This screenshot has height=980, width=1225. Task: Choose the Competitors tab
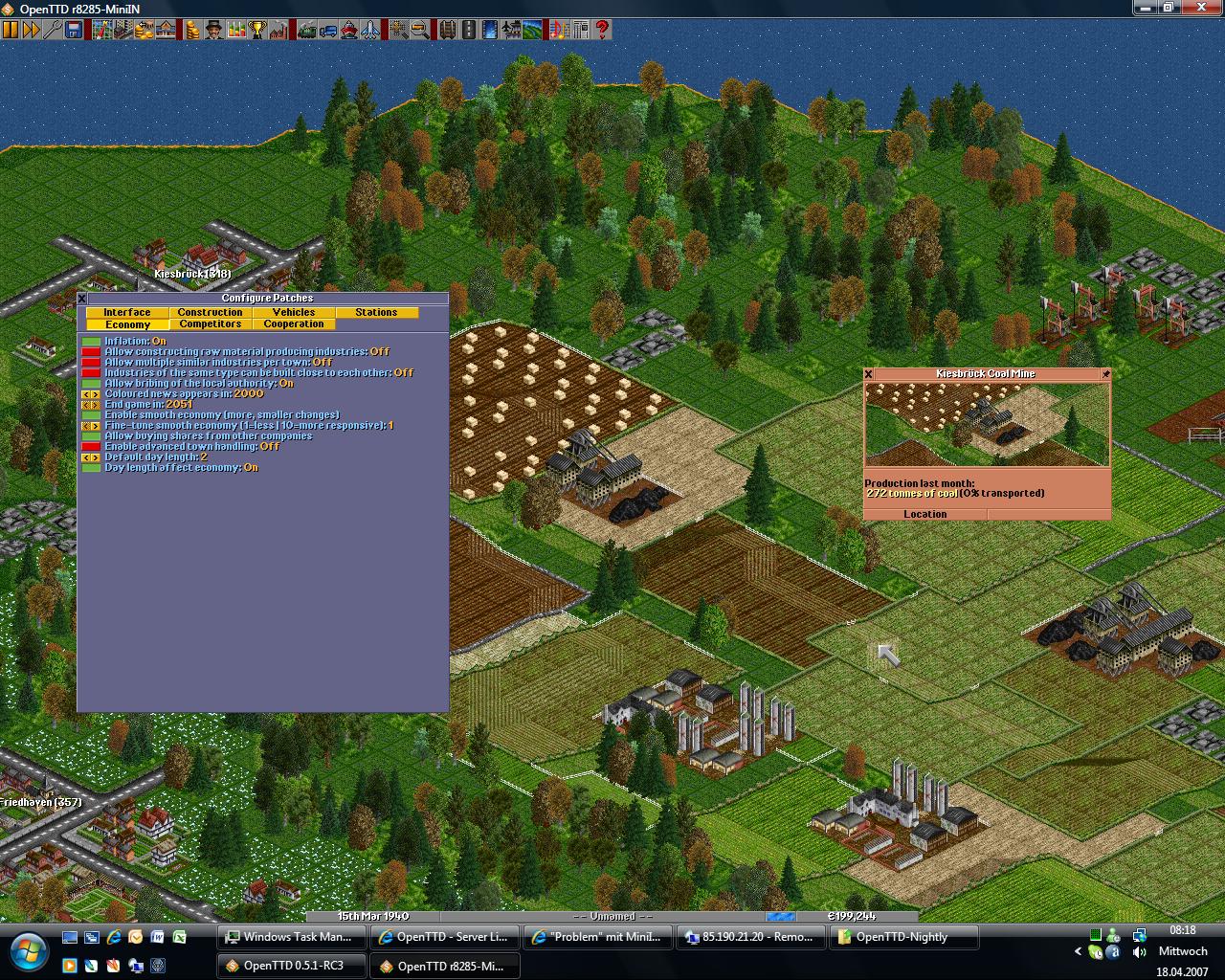(211, 324)
